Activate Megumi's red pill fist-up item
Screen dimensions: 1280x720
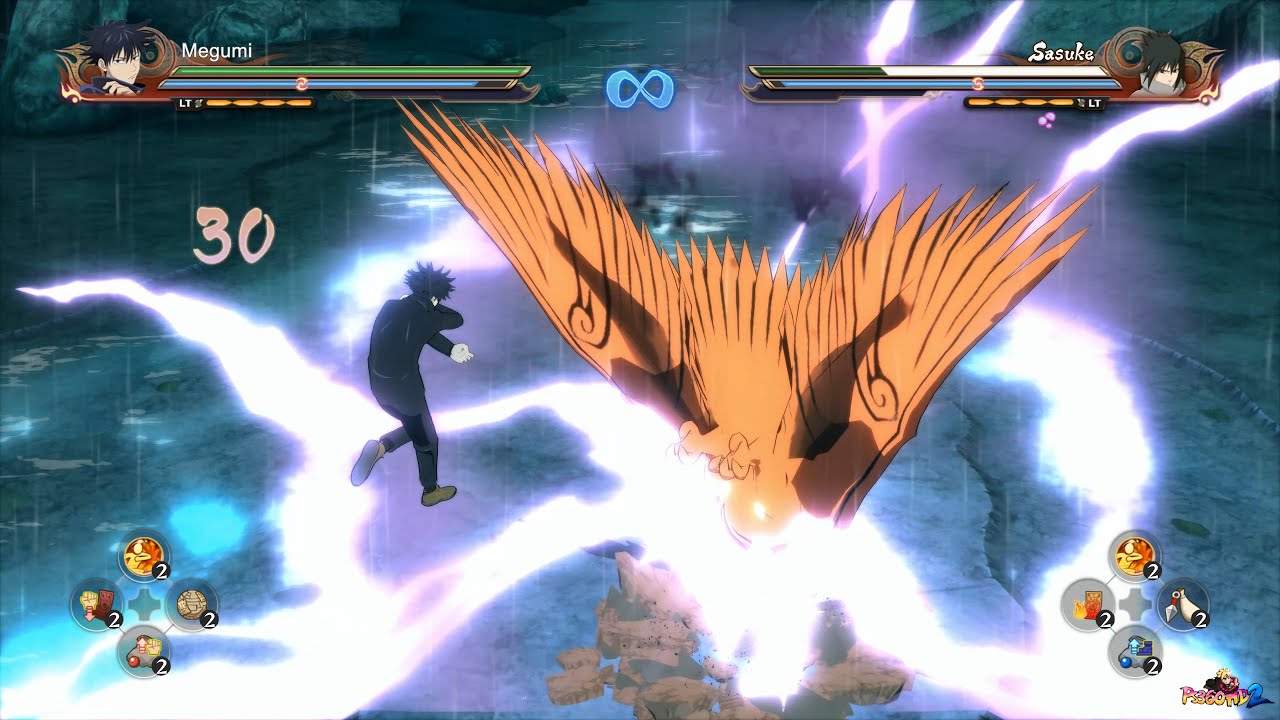(x=142, y=651)
